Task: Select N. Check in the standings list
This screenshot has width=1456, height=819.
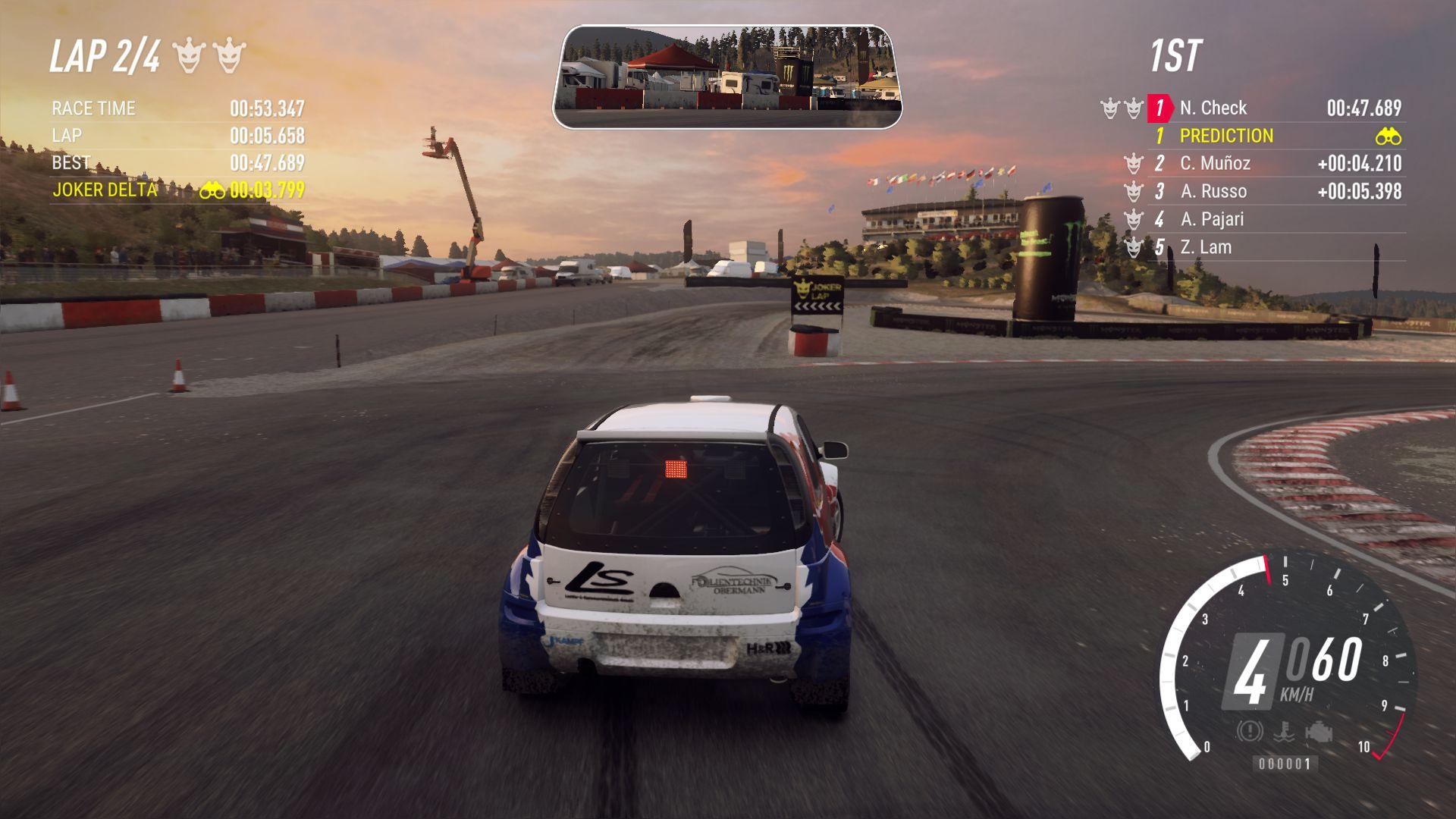Action: [x=1213, y=108]
